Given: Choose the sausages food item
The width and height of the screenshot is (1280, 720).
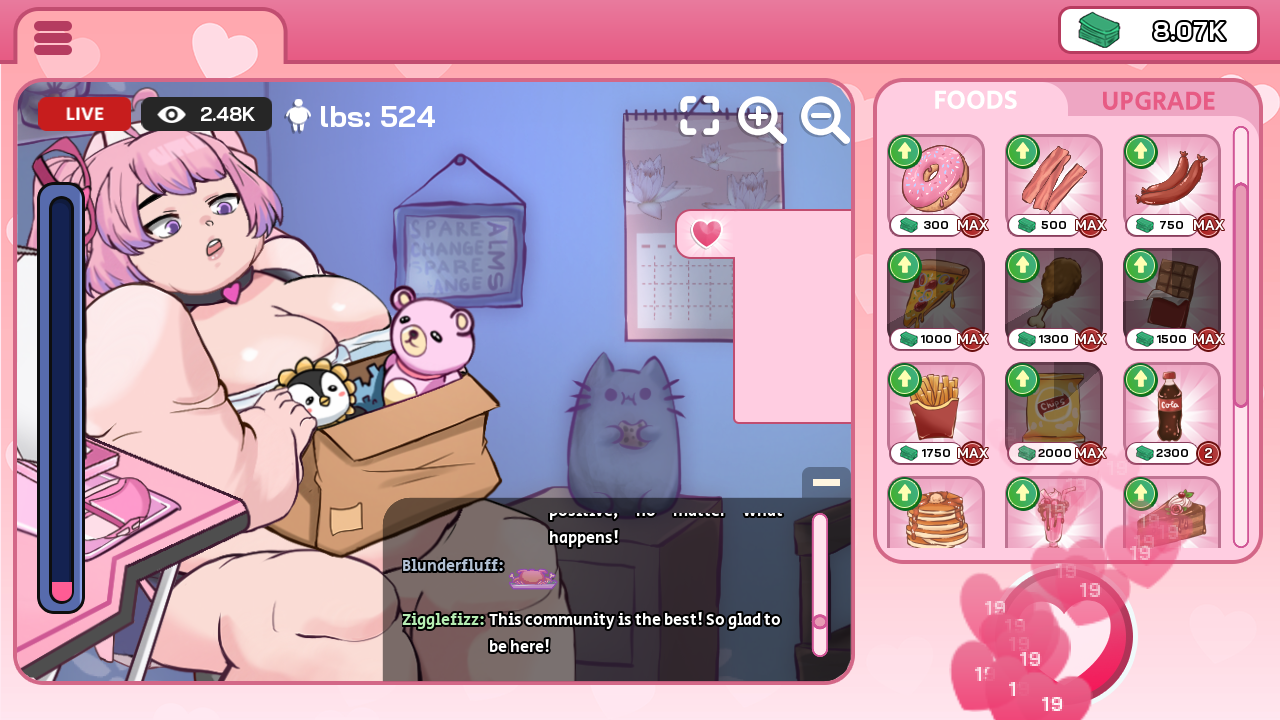Looking at the screenshot, I should click(x=1172, y=180).
